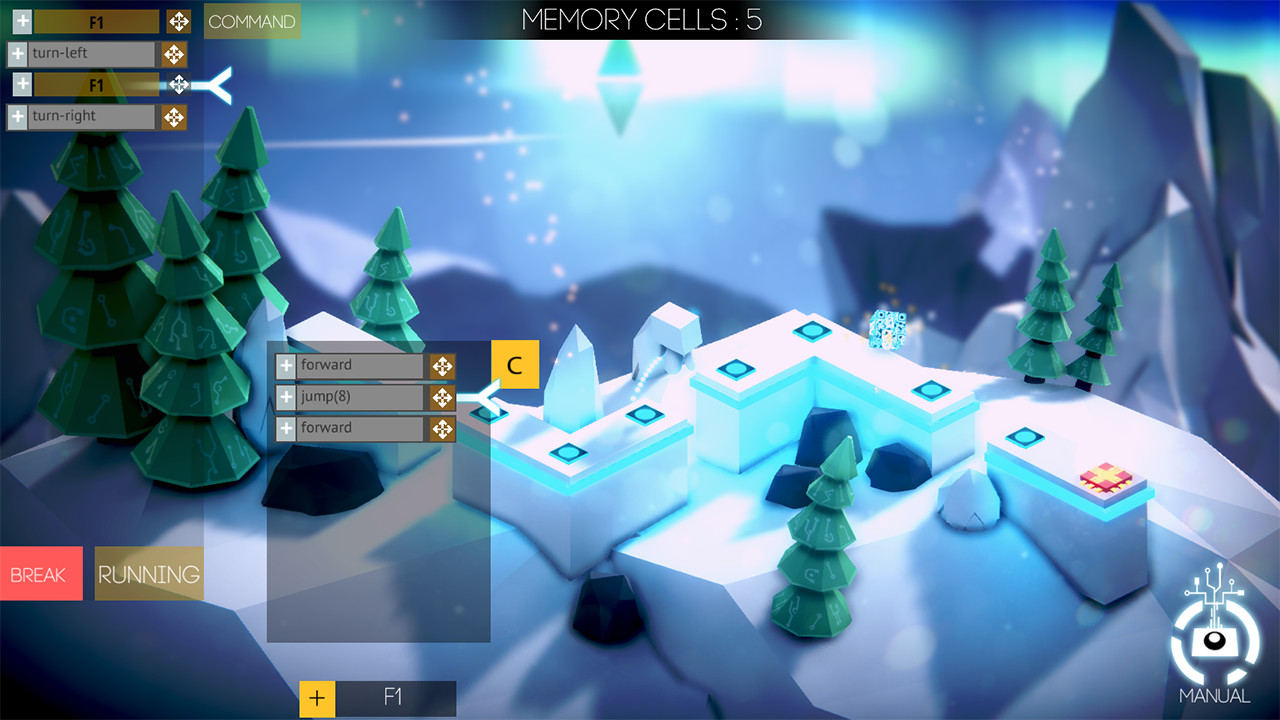Click the plus icon beside the turn-right command
The width and height of the screenshot is (1280, 720).
click(x=17, y=116)
